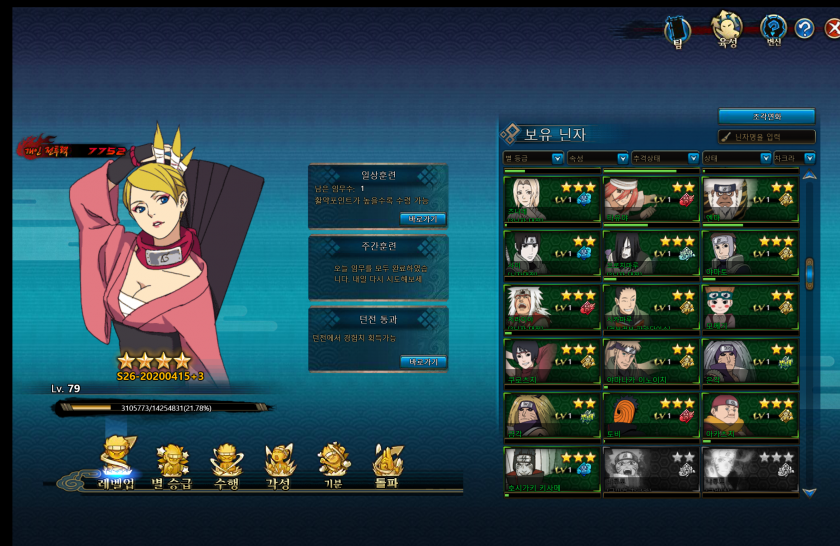The height and width of the screenshot is (546, 840).
Task: Select the 육성 (training) icon
Action: tap(726, 28)
